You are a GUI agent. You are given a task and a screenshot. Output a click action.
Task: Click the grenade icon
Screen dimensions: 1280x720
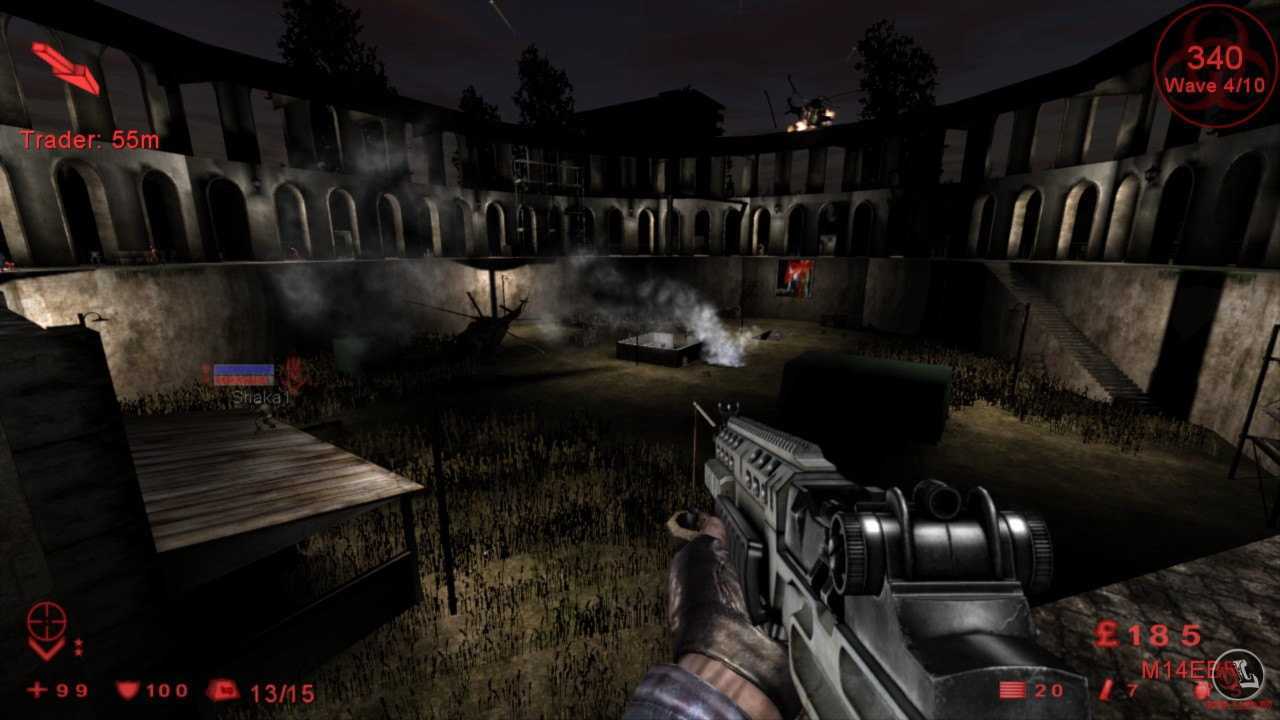[1202, 690]
